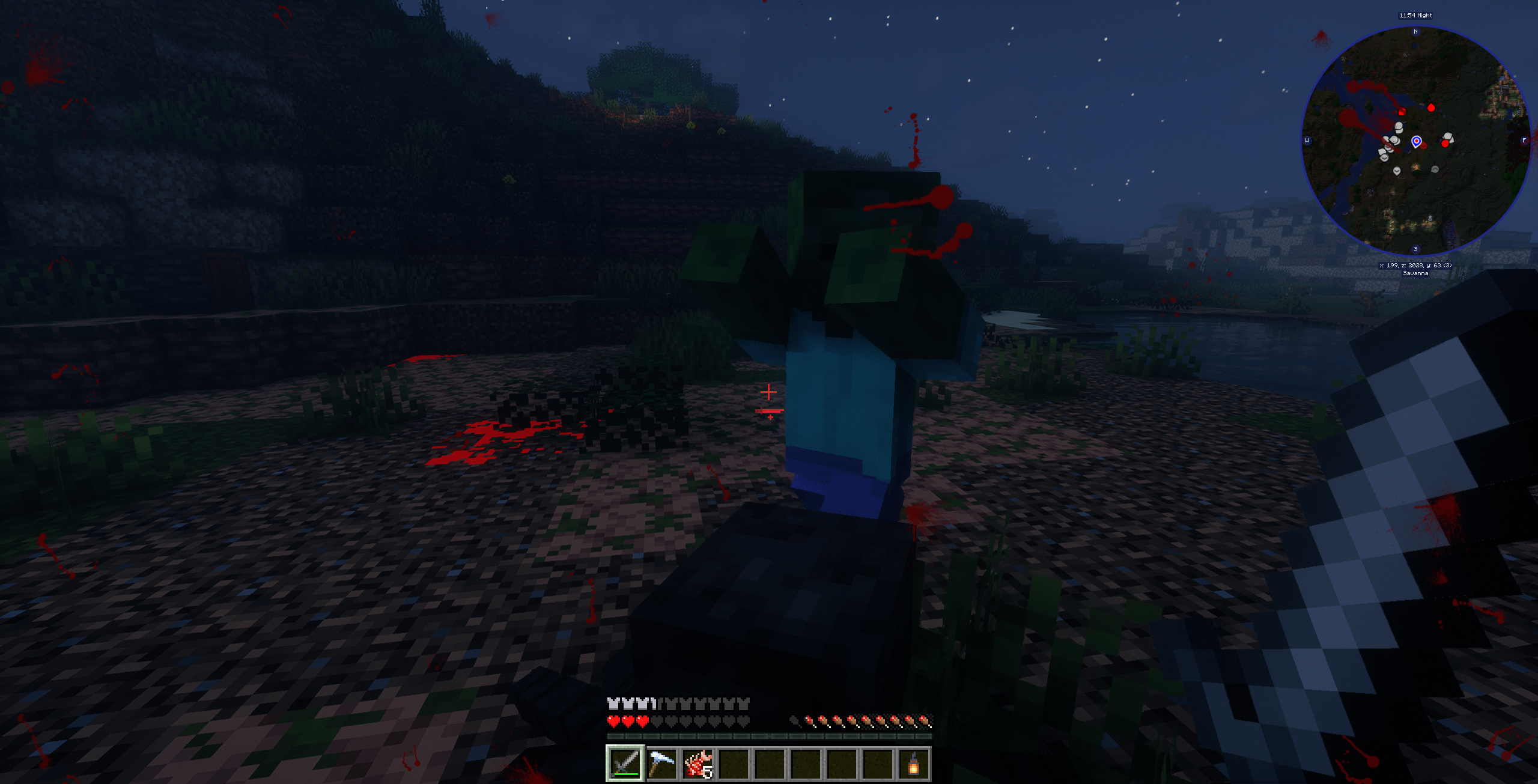Click the 11:54 Night time display
Screen dimensions: 1538x784
1415,16
